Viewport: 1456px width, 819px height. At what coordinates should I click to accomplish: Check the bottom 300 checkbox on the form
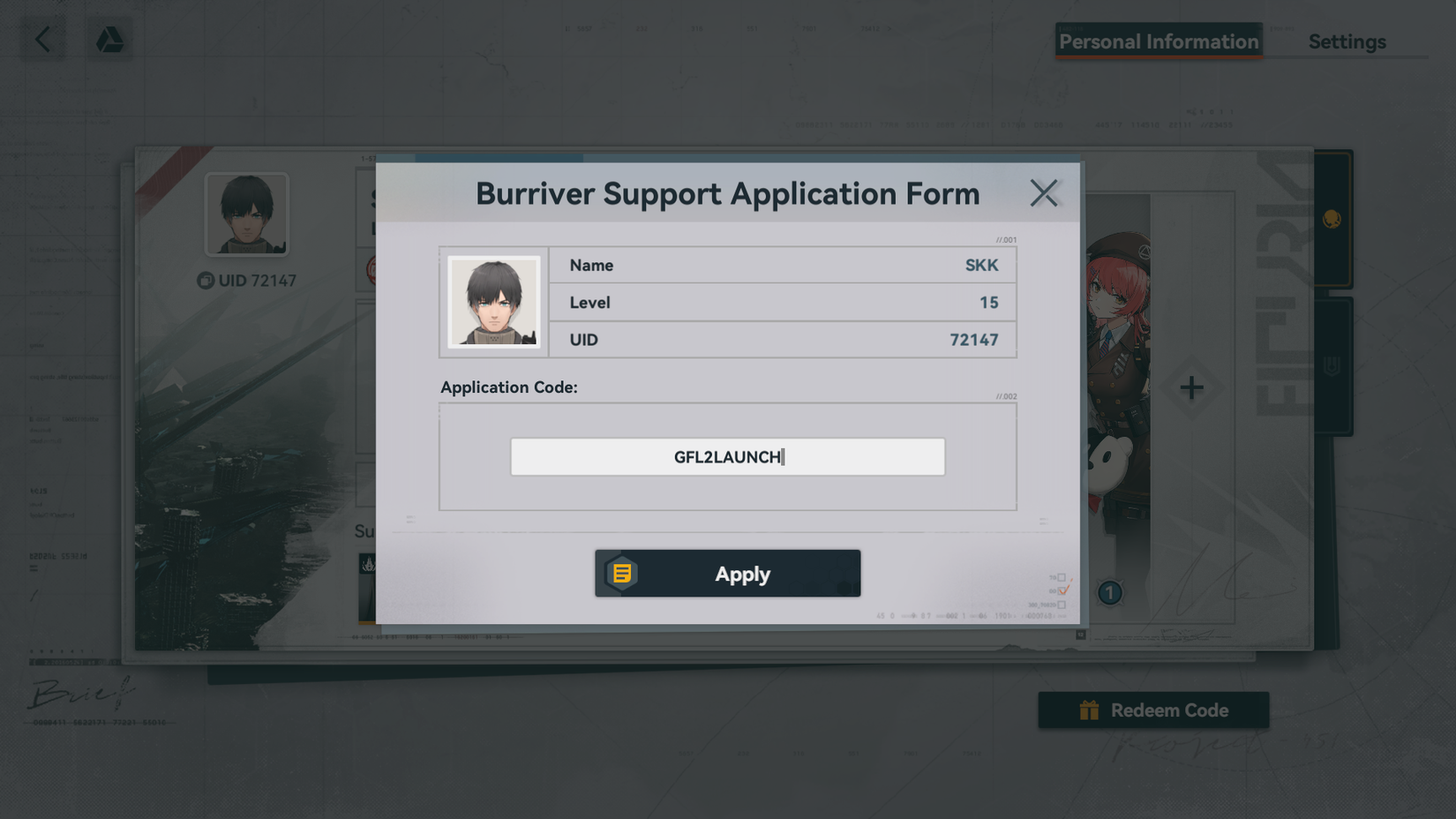(1062, 605)
